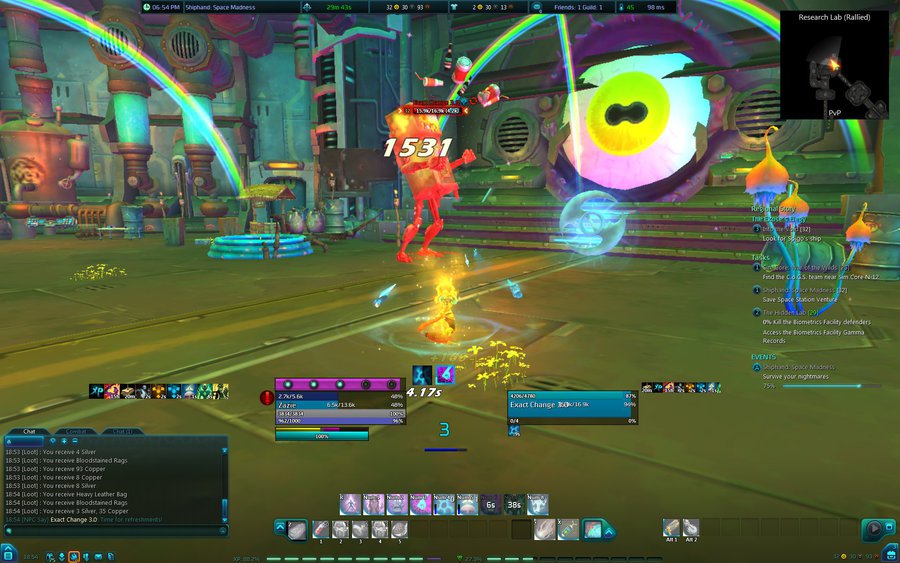Switch to the Combat chat tab
The image size is (900, 563).
tap(80, 431)
